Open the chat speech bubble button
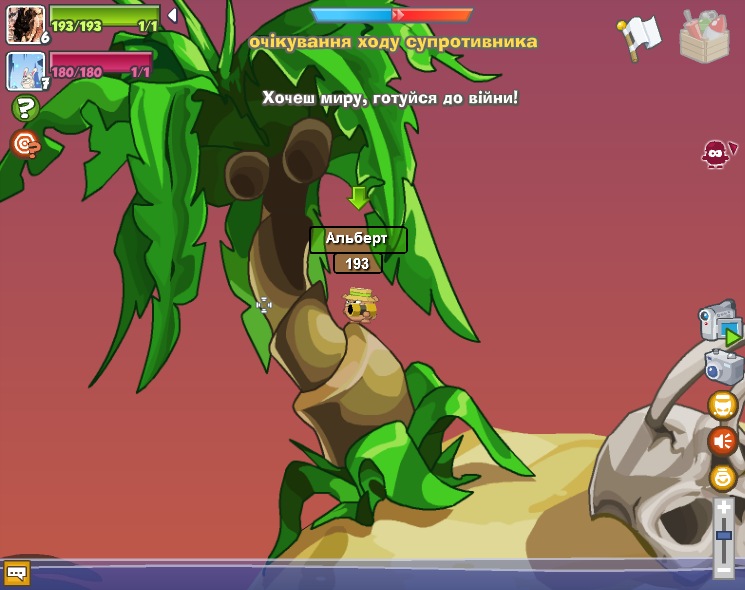This screenshot has width=745, height=590. point(16,573)
